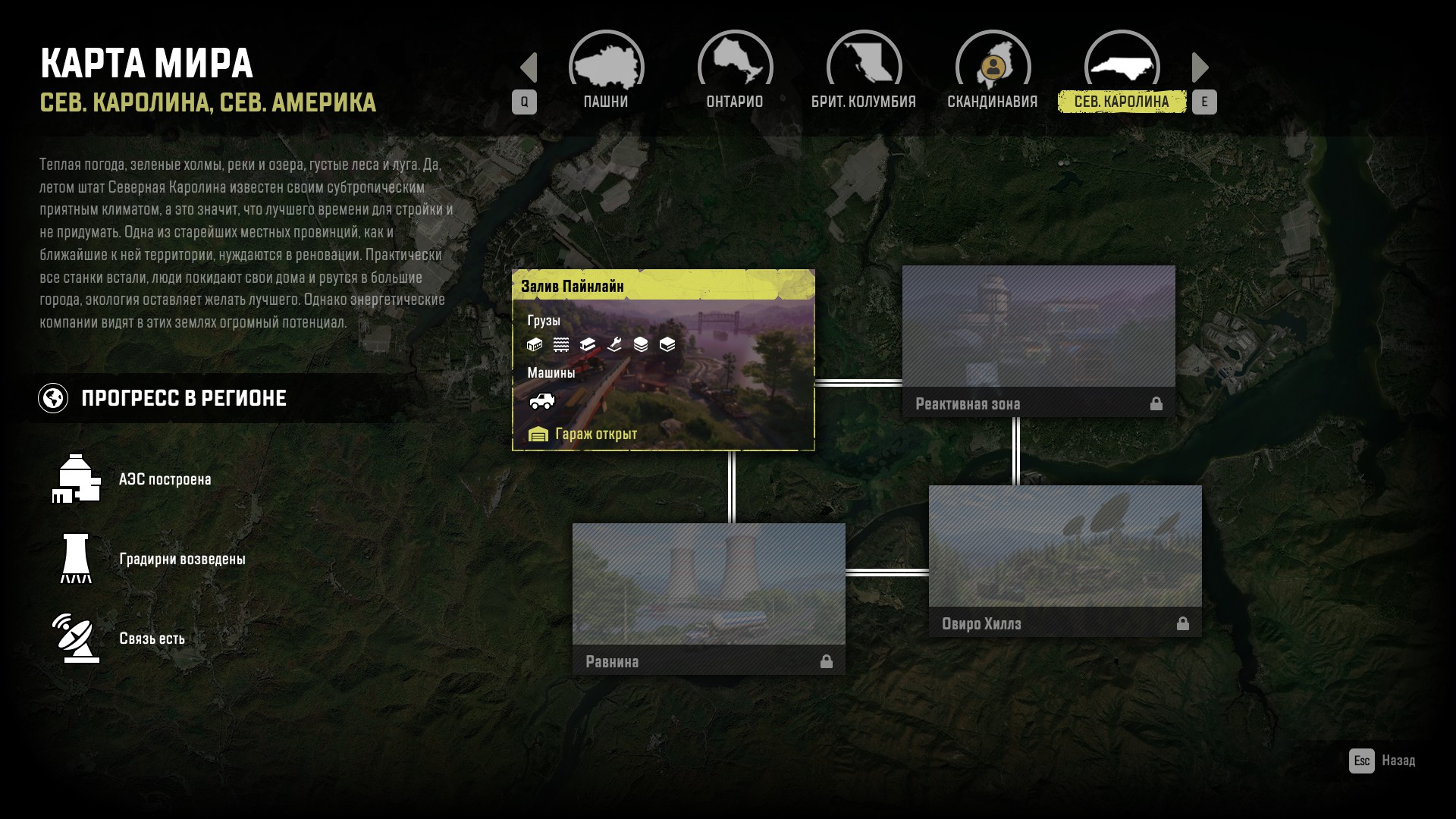The width and height of the screenshot is (1456, 819).
Task: Select the locked Равнина map card
Action: pyautogui.click(x=708, y=598)
